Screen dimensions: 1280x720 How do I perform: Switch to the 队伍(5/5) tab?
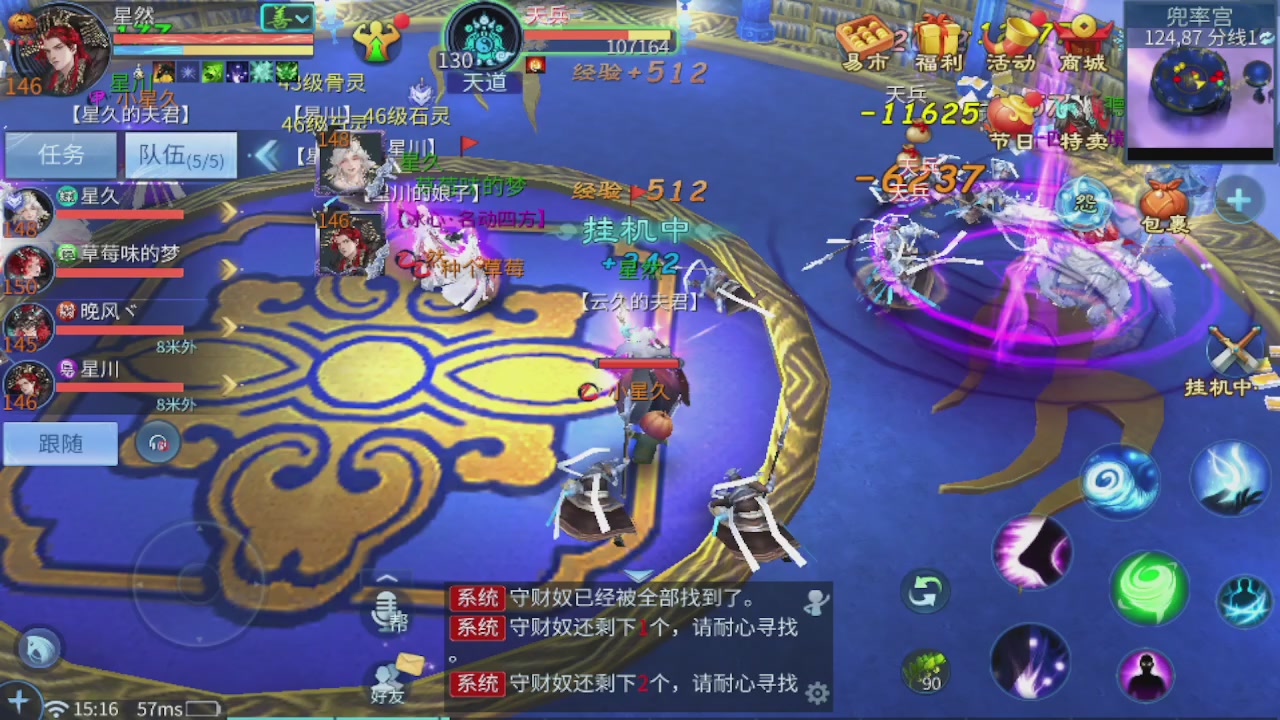pos(180,156)
